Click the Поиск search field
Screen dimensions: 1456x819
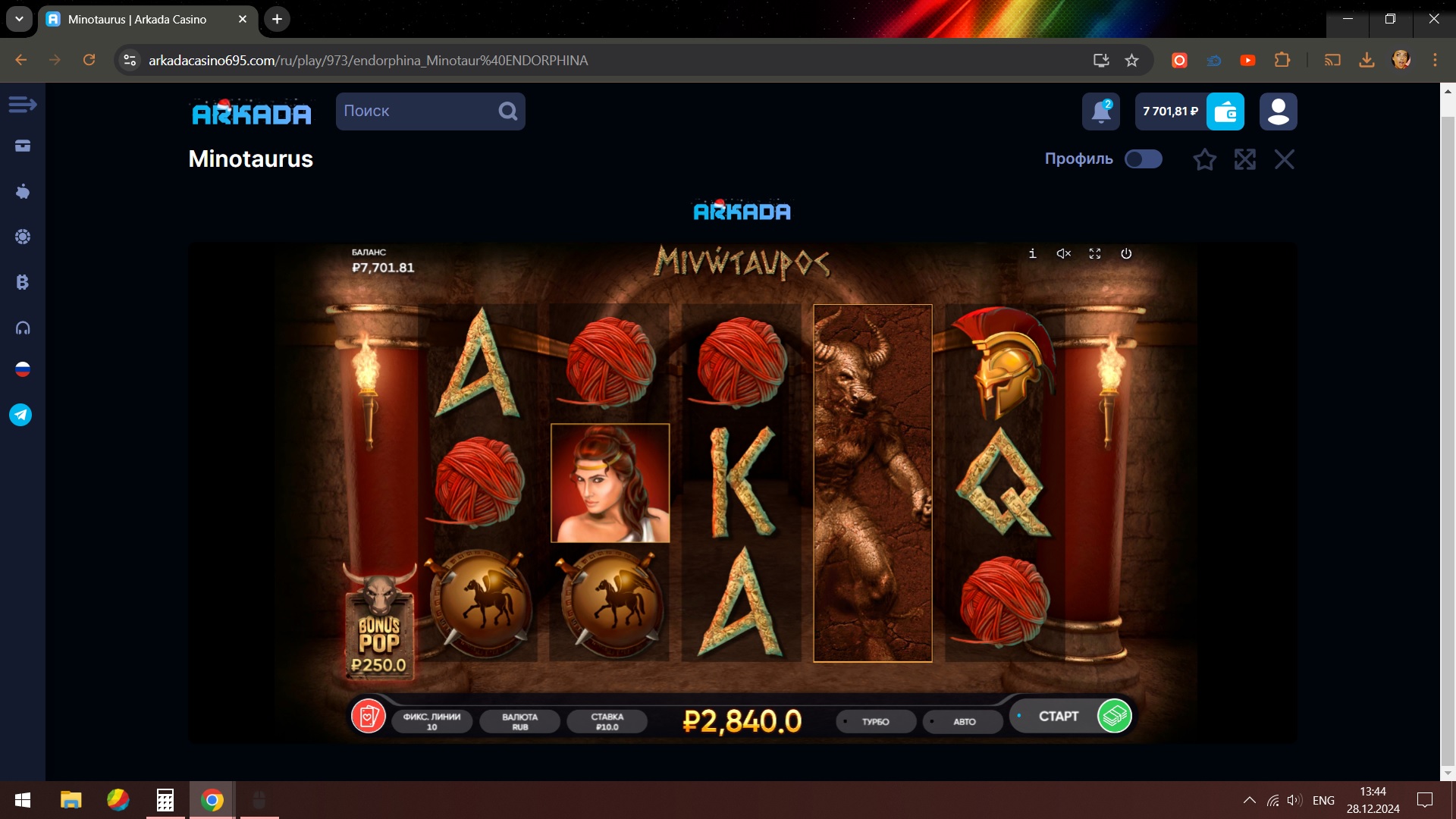point(417,111)
